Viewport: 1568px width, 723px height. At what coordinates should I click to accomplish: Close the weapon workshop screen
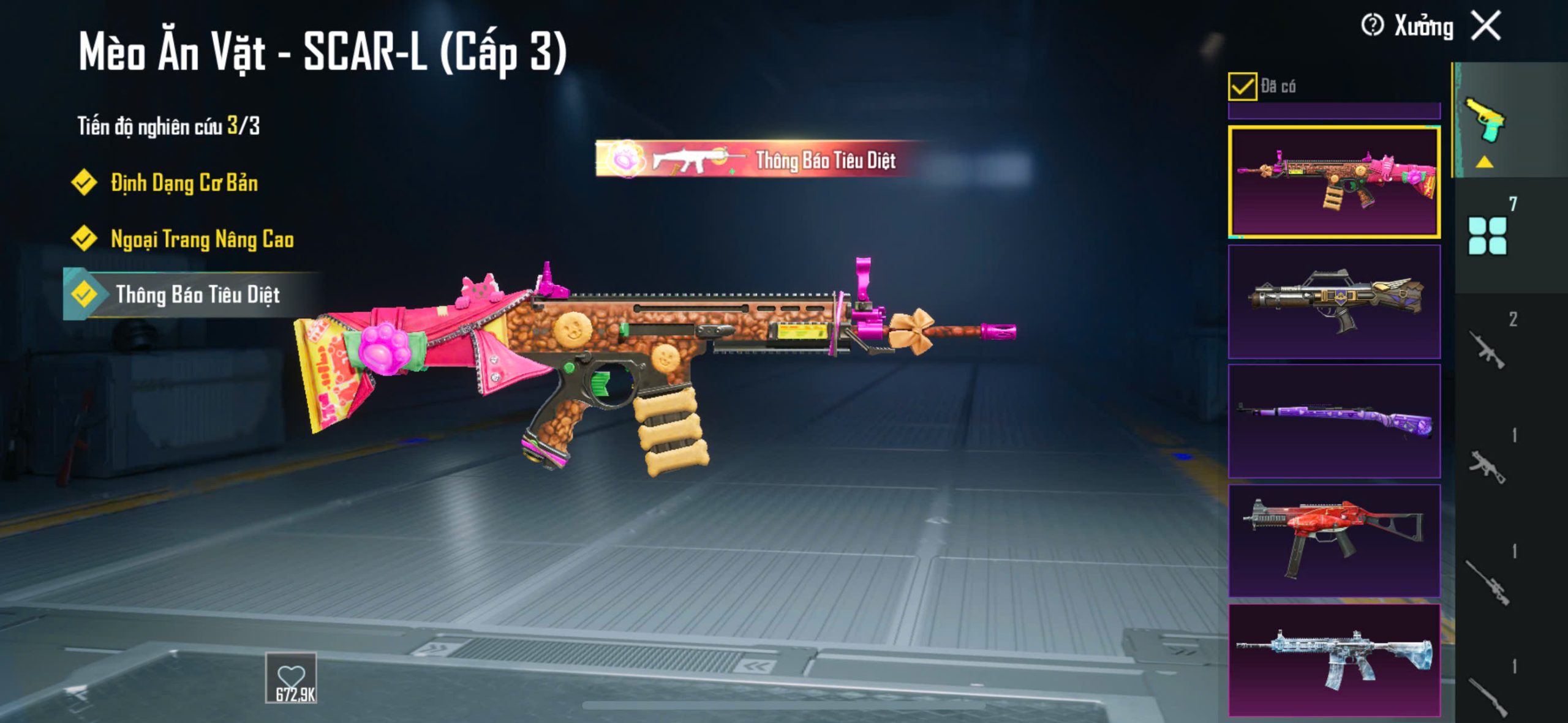coord(1487,26)
